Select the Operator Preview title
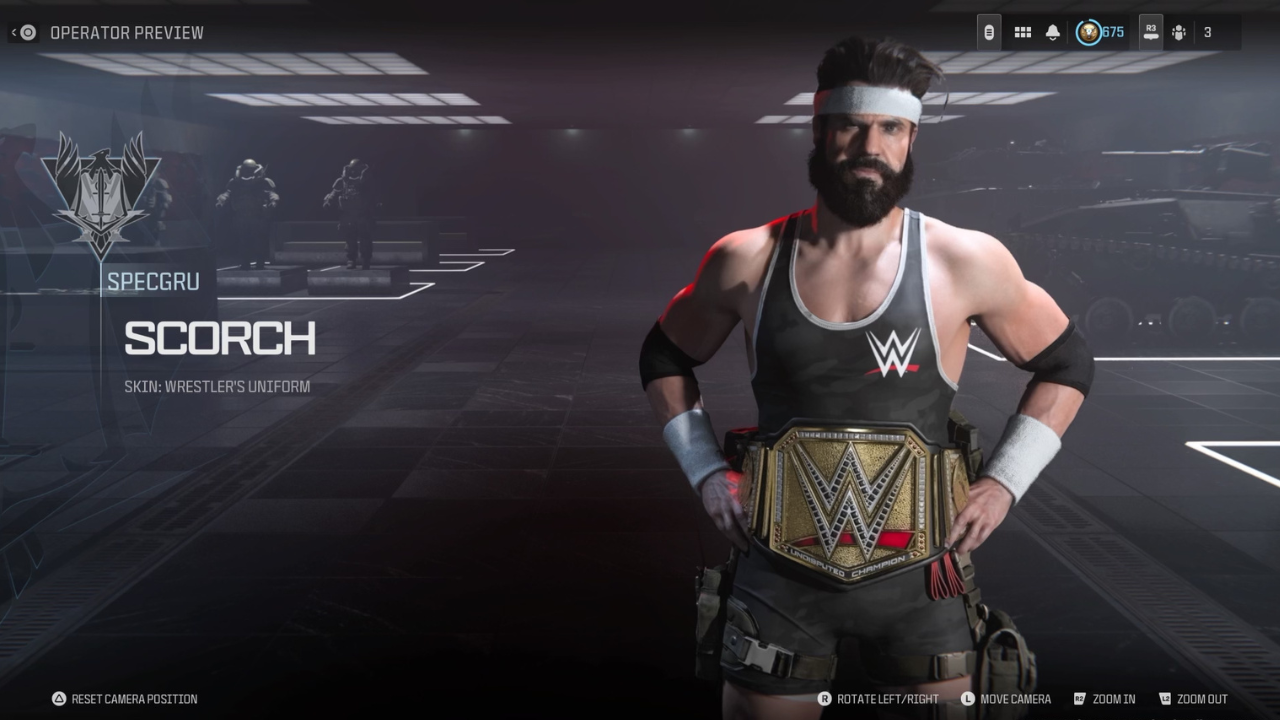The image size is (1280, 720). pos(128,32)
